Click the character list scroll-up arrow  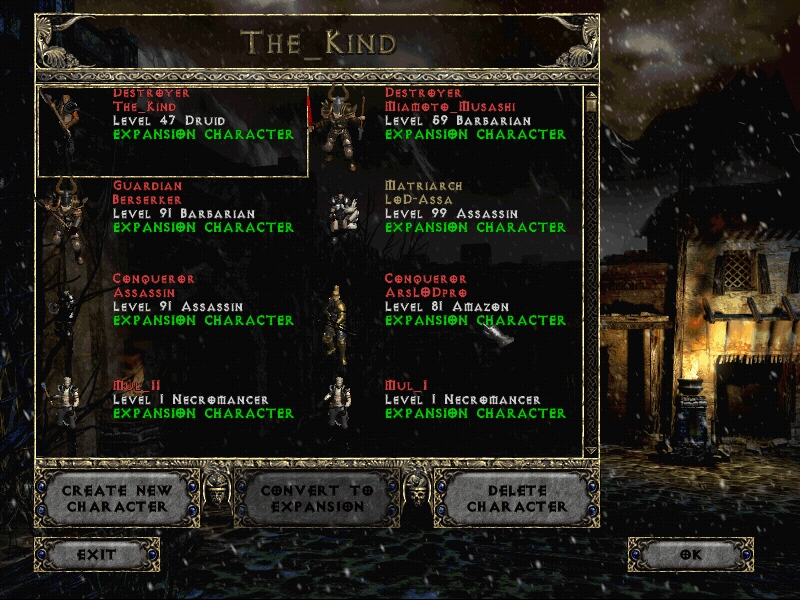591,95
